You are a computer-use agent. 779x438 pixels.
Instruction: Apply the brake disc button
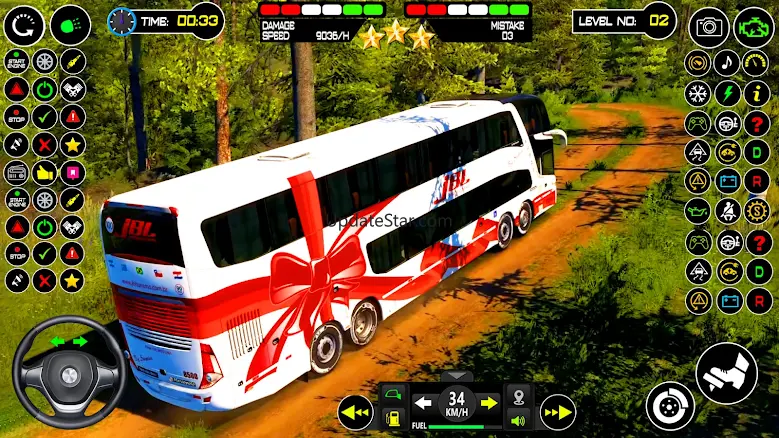[x=669, y=405]
